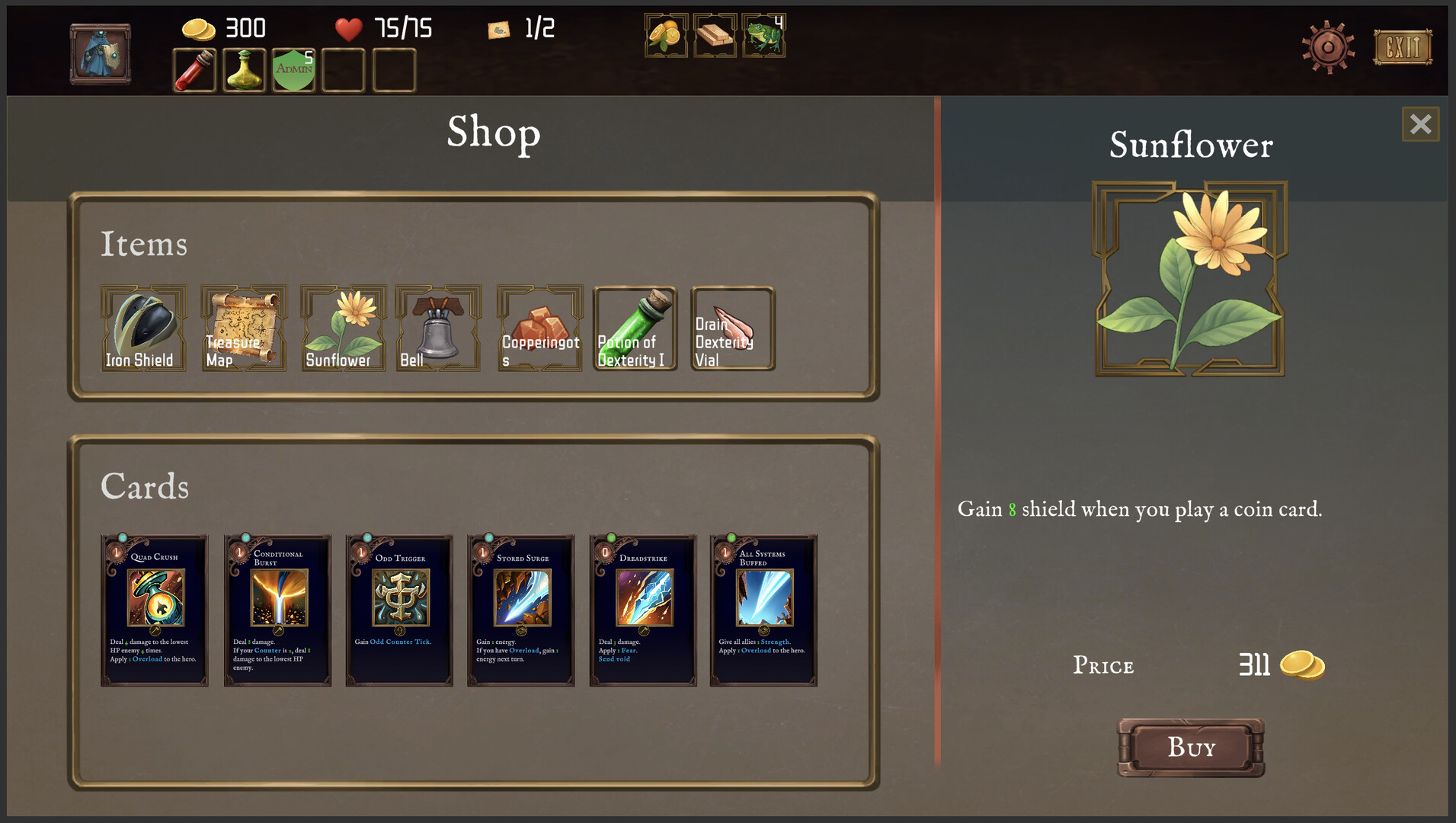The width and height of the screenshot is (1456, 823).
Task: Inspect the Potion of Dexterity I
Action: pos(635,329)
